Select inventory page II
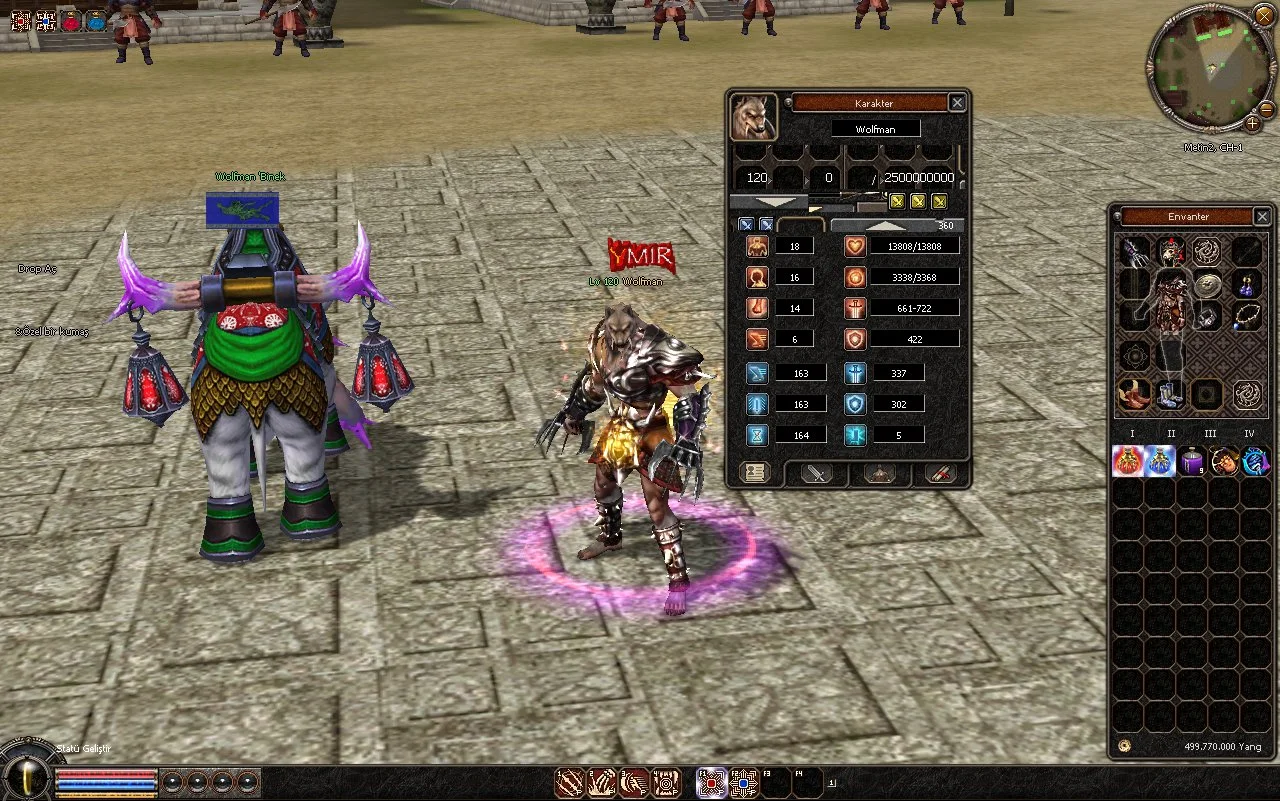1280x801 pixels. coord(1171,434)
